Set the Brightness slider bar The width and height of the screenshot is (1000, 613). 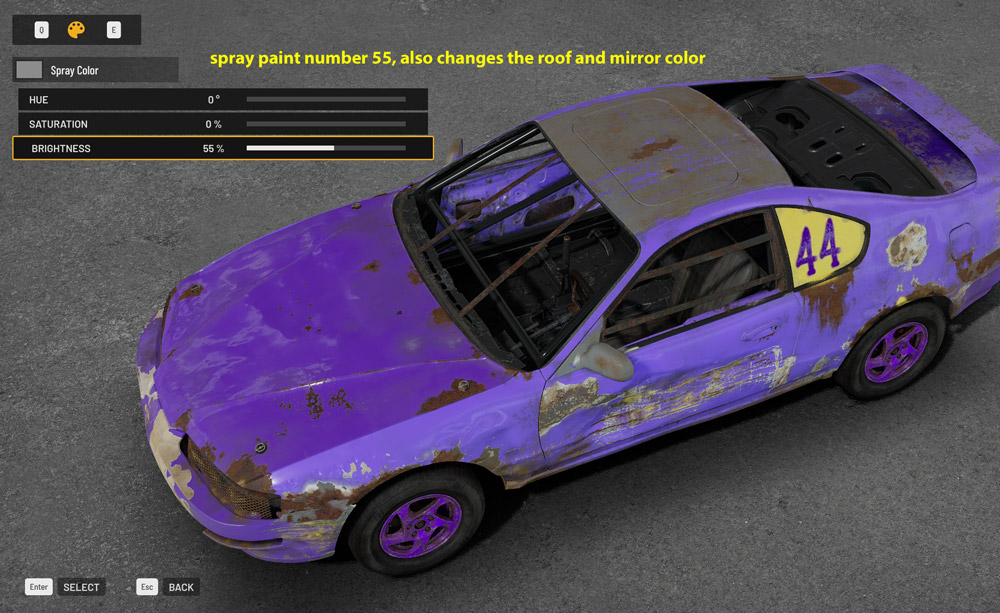pos(325,148)
